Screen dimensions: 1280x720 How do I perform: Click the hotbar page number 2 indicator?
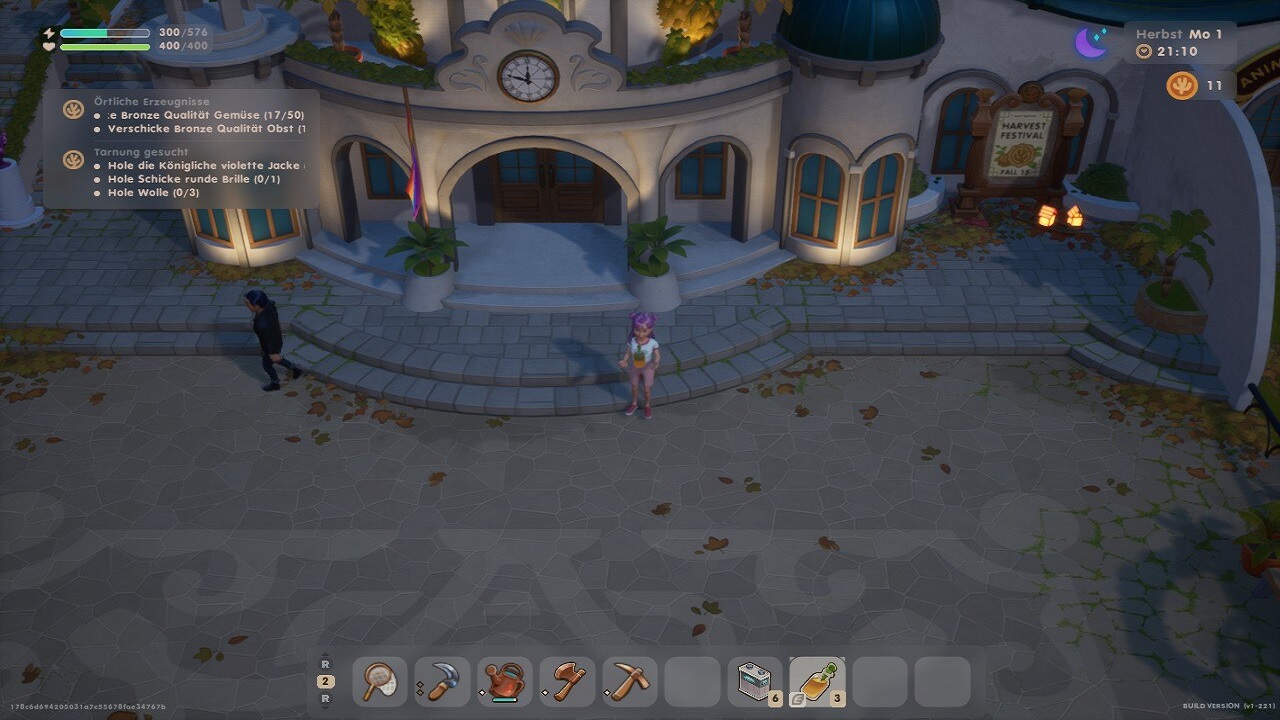tap(325, 681)
